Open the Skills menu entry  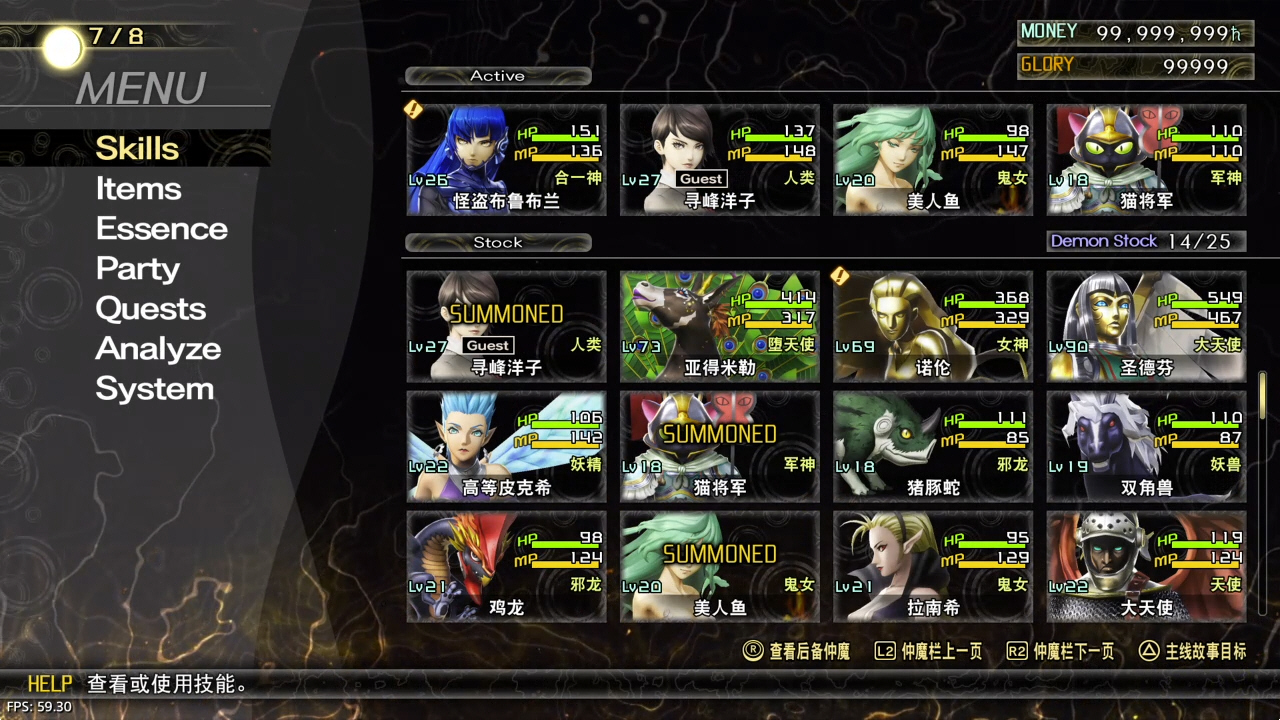pos(137,149)
